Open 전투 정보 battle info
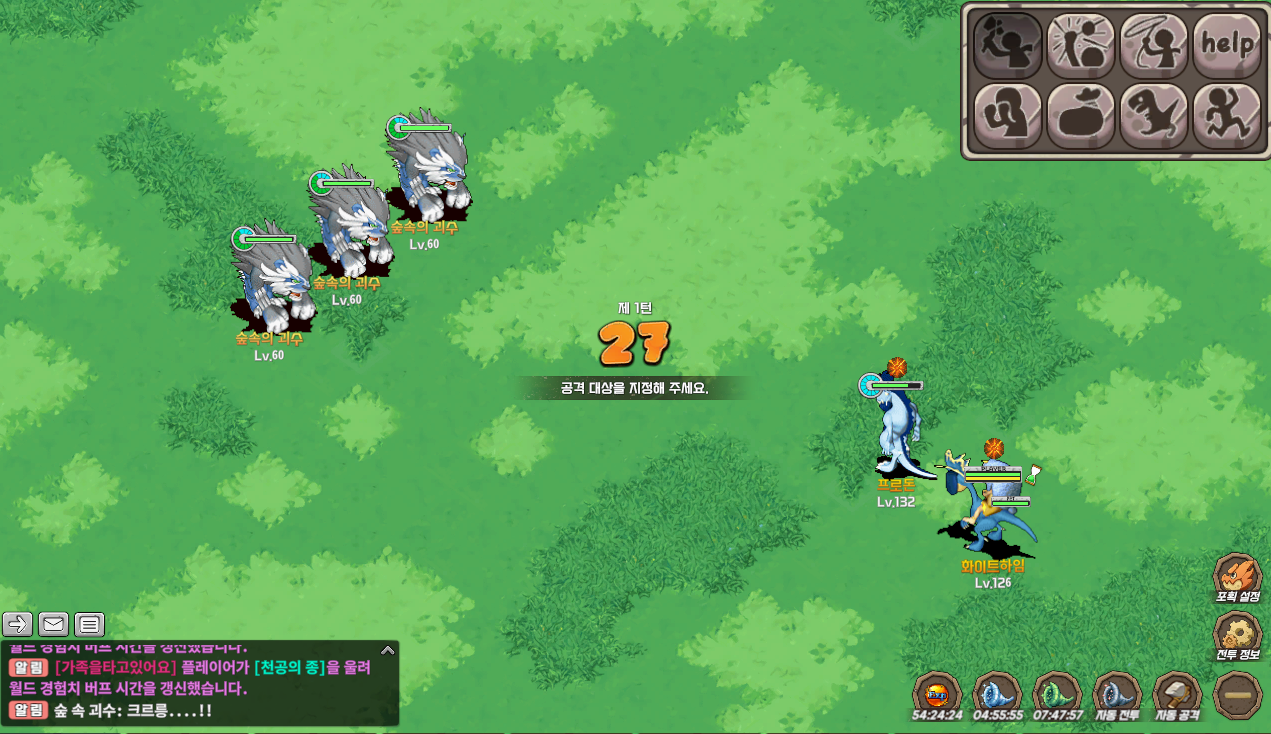 coord(1237,634)
